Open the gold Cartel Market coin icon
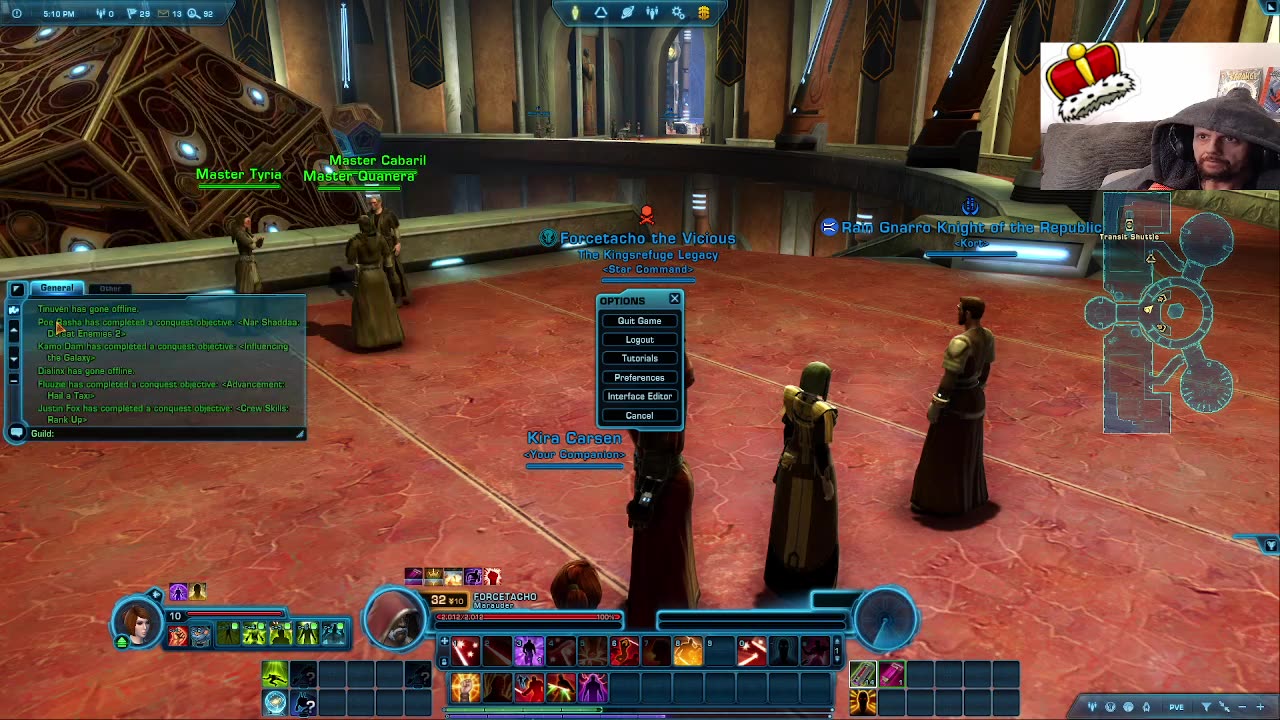 pyautogui.click(x=704, y=13)
